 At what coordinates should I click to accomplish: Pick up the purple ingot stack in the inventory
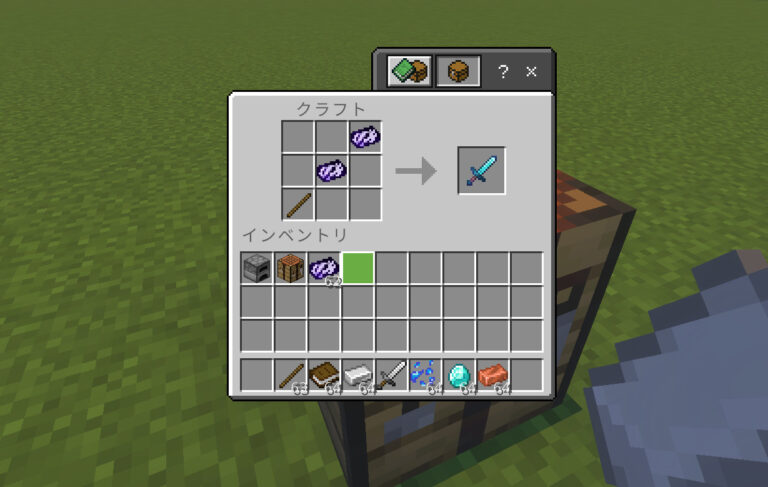click(325, 268)
